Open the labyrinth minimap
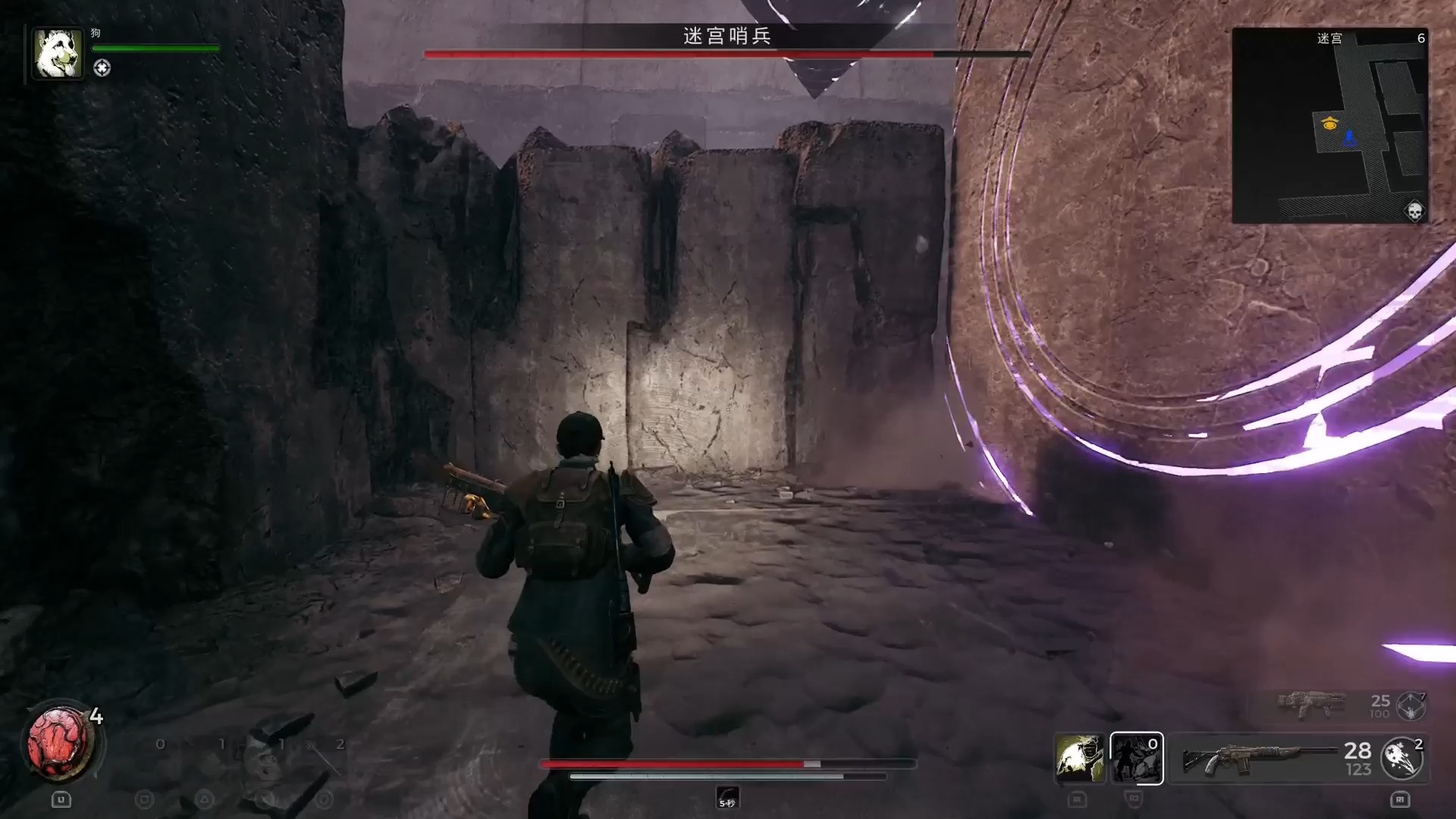This screenshot has height=819, width=1456. (1330, 126)
